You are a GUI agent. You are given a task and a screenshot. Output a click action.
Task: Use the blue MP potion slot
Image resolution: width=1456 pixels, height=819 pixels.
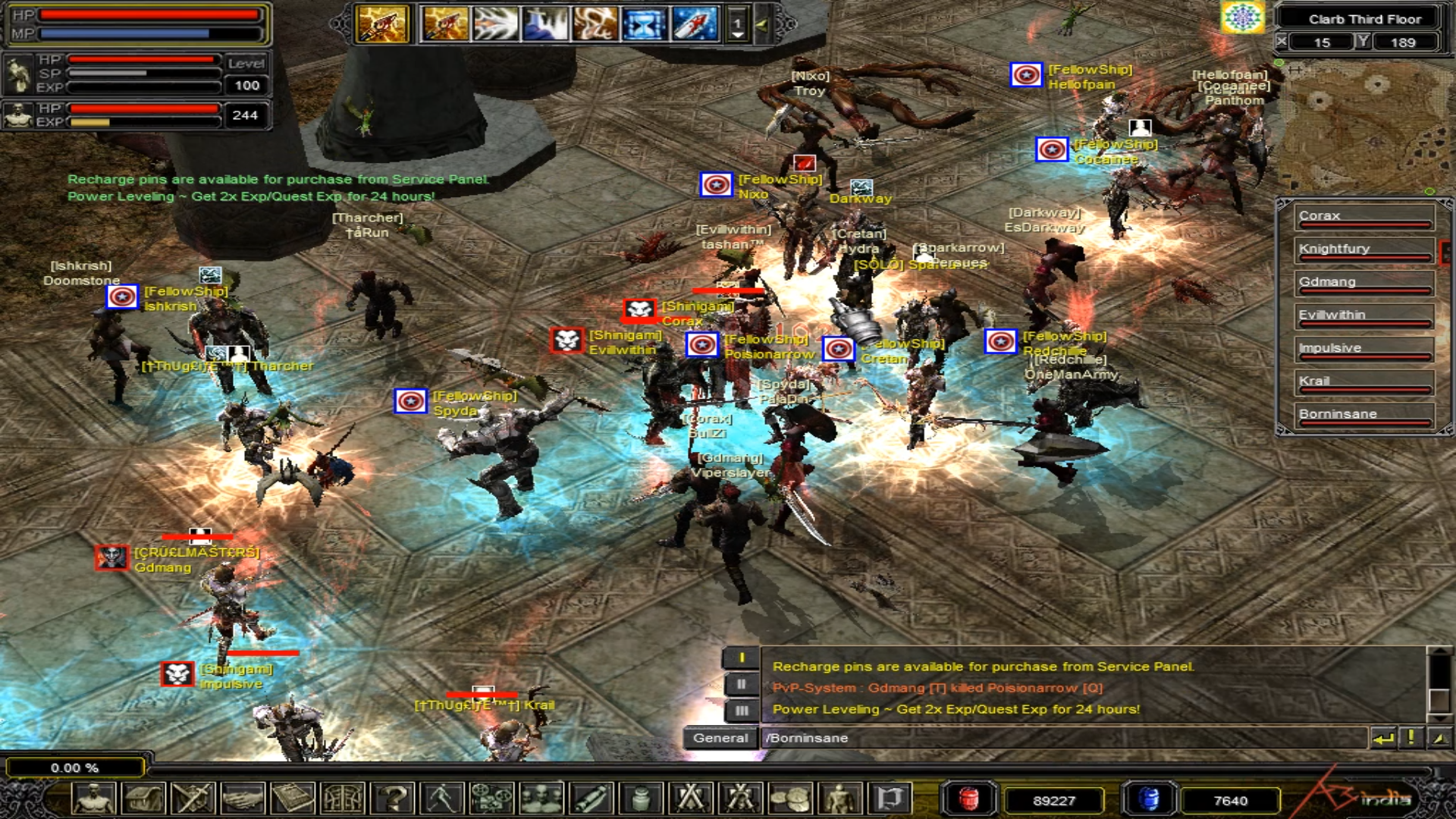(1149, 799)
